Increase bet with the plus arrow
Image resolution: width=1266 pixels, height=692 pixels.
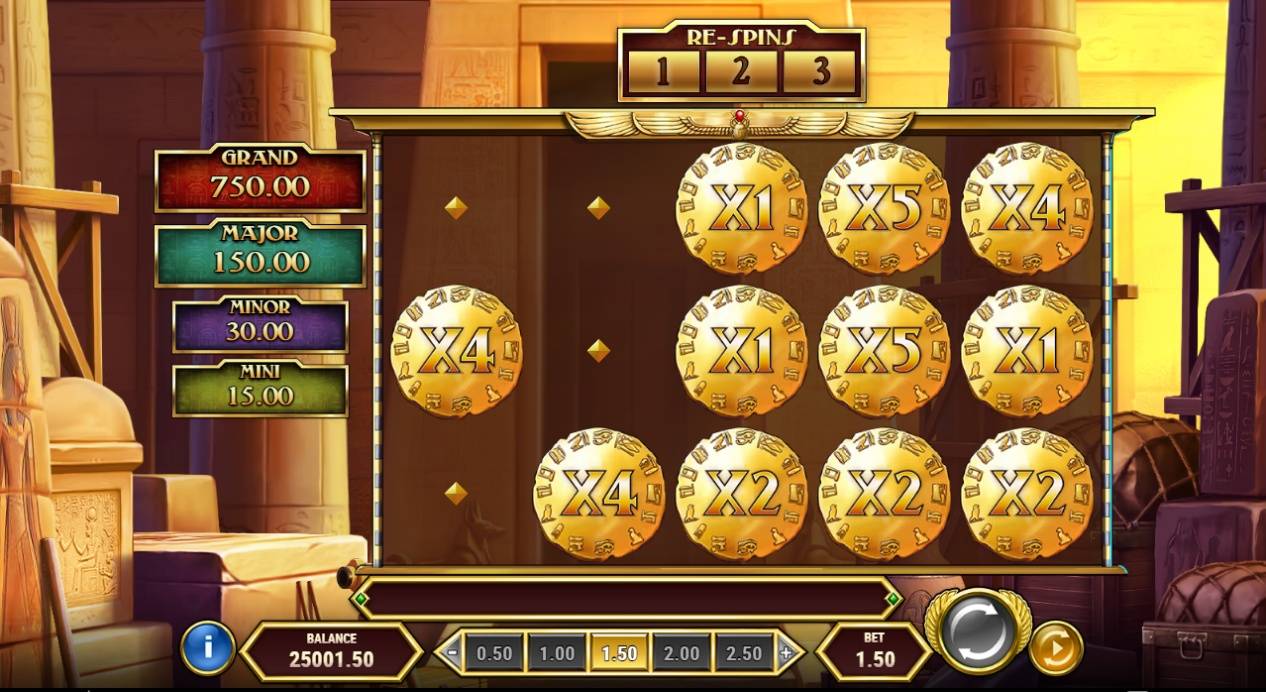tap(786, 654)
